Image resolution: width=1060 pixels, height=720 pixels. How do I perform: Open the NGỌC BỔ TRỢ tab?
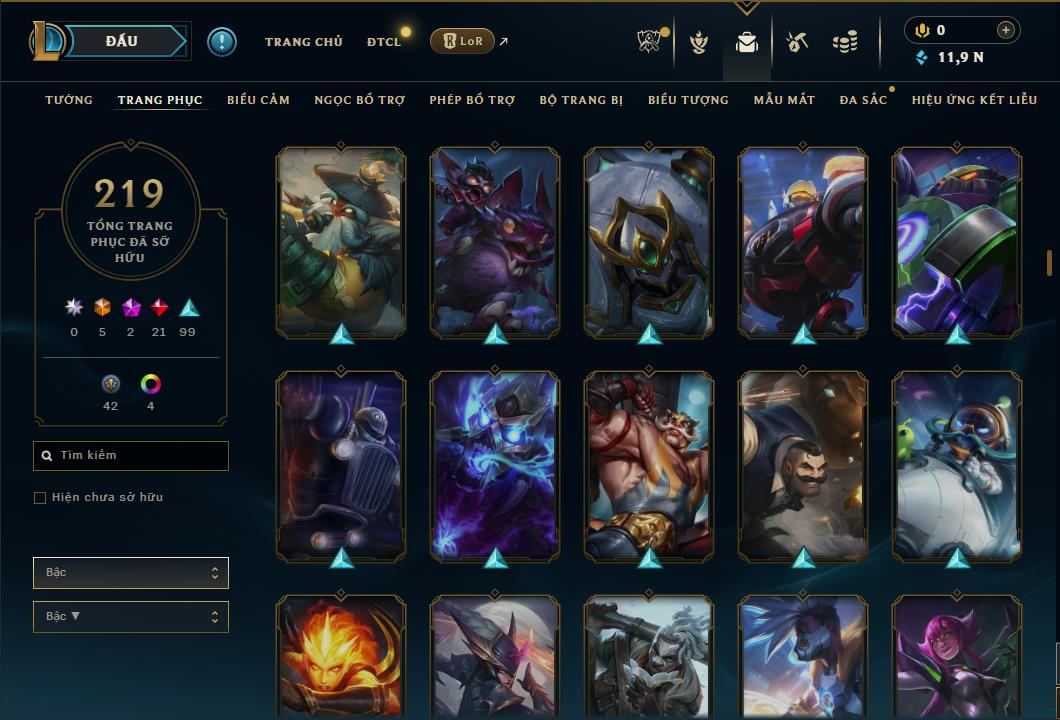[x=359, y=100]
